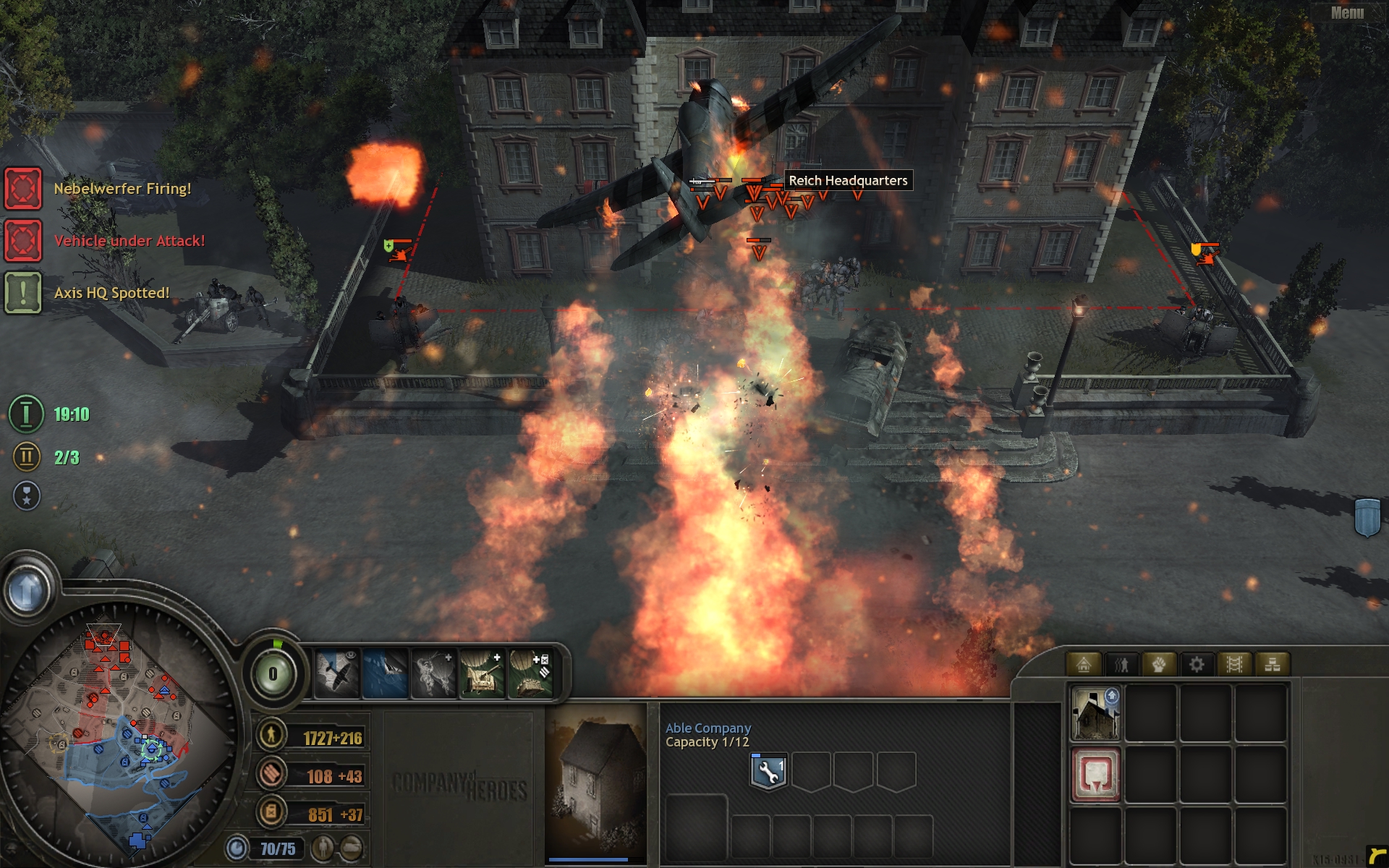Show the secondary objectives icon
This screenshot has height=868, width=1389.
(x=26, y=457)
